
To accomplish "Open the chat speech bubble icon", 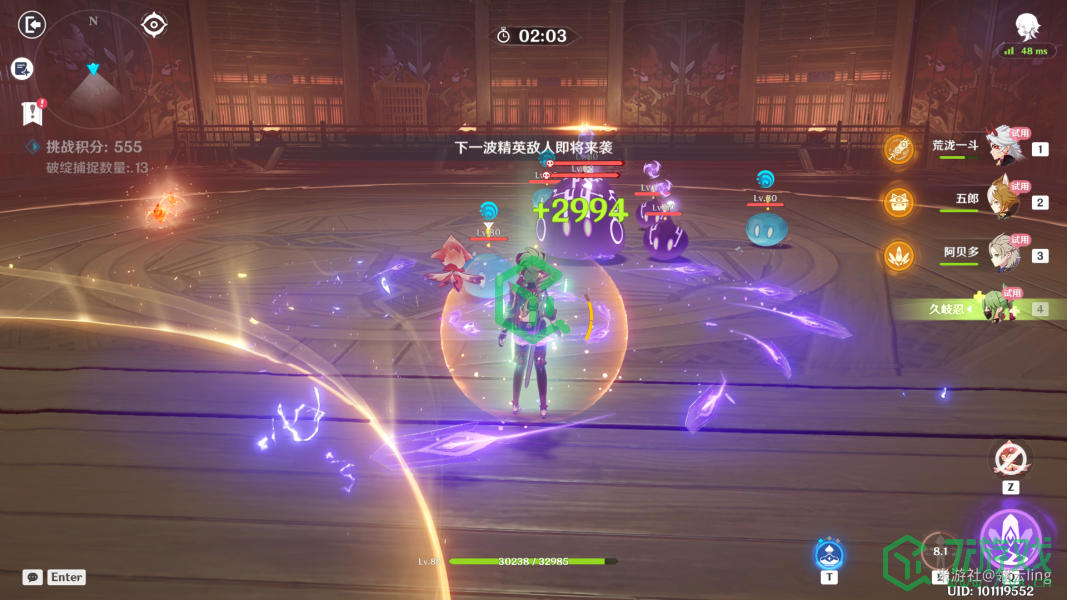I will (33, 577).
